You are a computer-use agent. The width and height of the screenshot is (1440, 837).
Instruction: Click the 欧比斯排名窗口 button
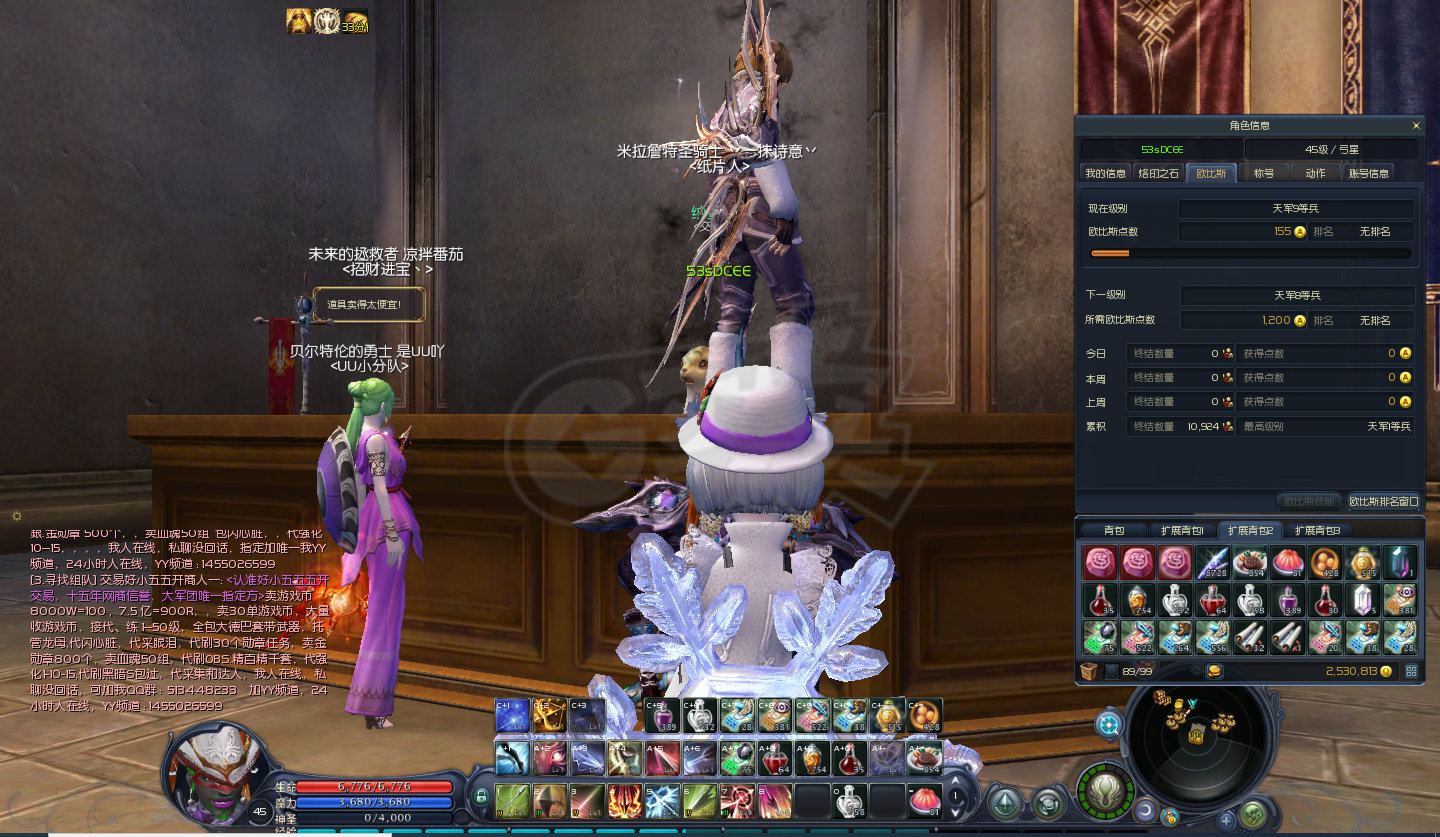1383,501
